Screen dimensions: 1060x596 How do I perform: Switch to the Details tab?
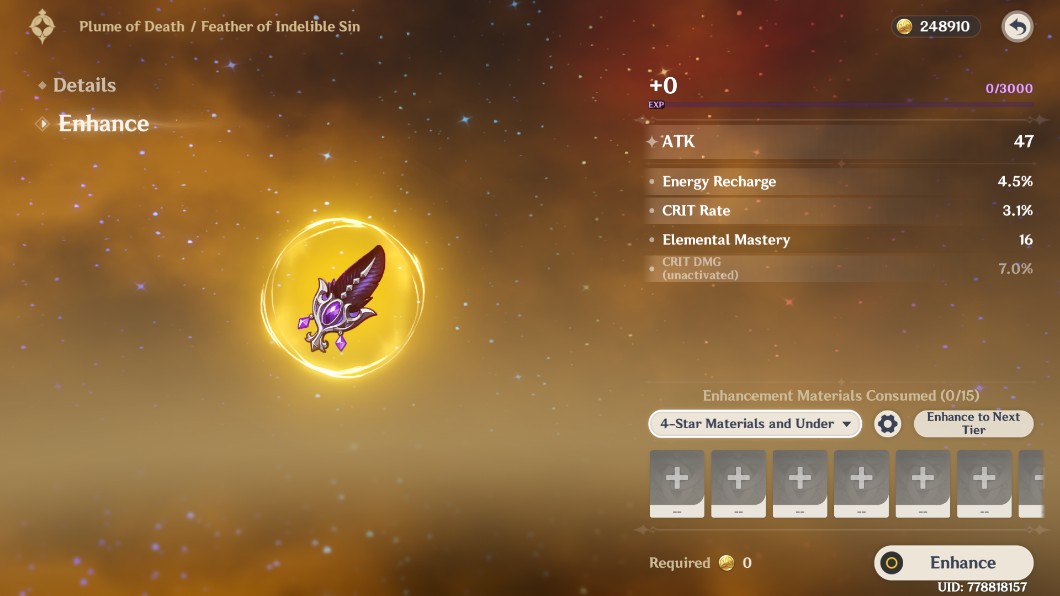(84, 86)
